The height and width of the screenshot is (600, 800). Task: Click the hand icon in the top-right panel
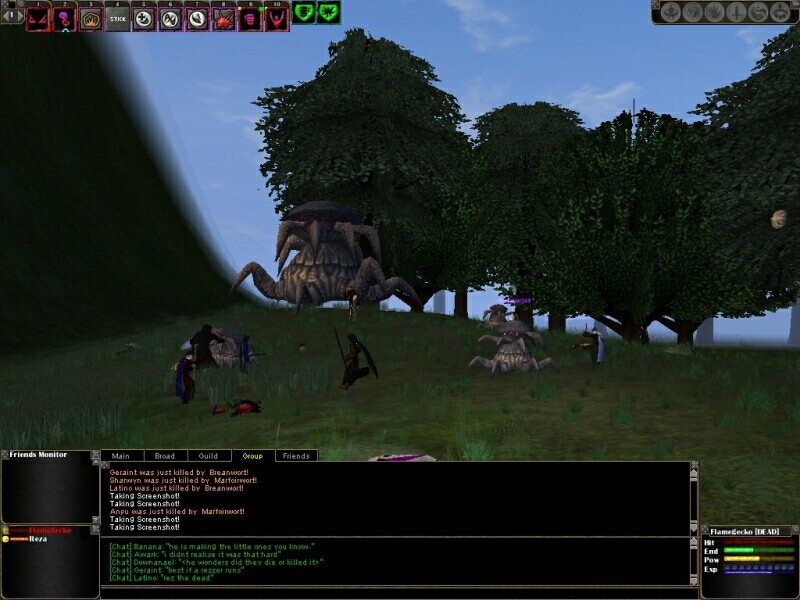click(714, 12)
